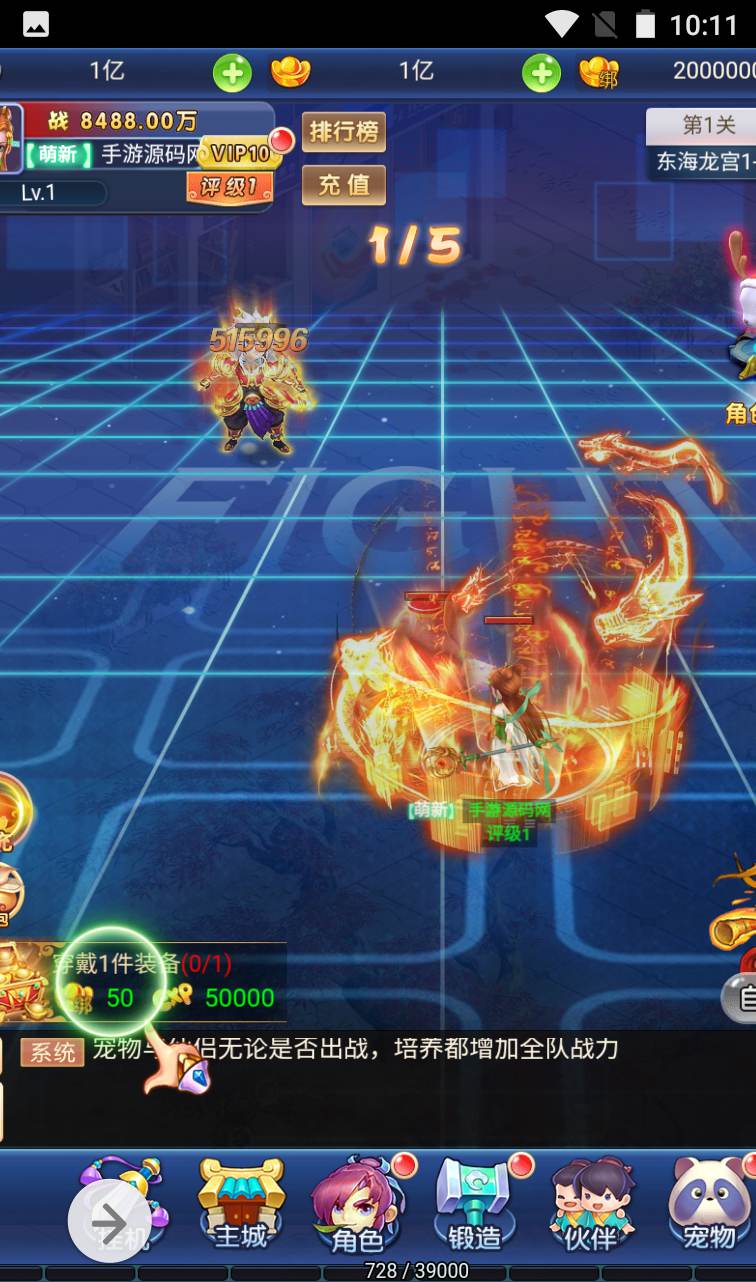756x1282 pixels.
Task: Click the round grey arrow overlay button
Action: pyautogui.click(x=109, y=1221)
